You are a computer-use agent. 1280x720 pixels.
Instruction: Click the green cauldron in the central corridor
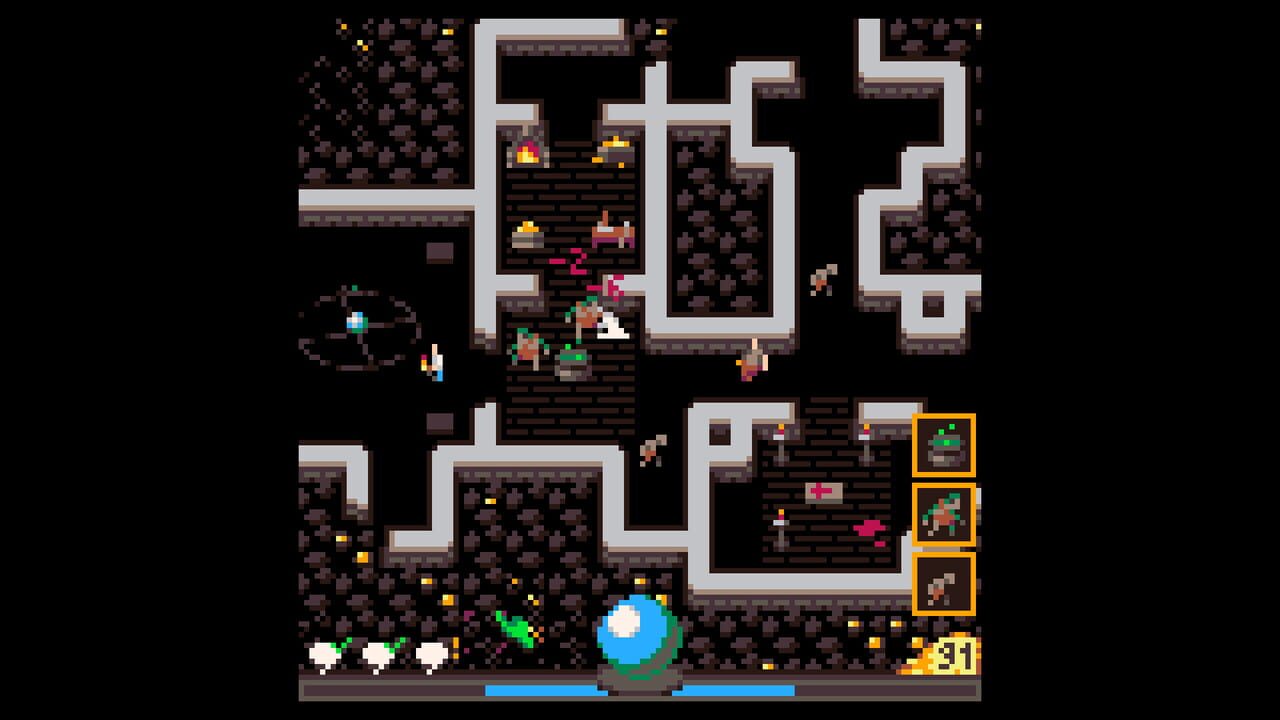[572, 362]
